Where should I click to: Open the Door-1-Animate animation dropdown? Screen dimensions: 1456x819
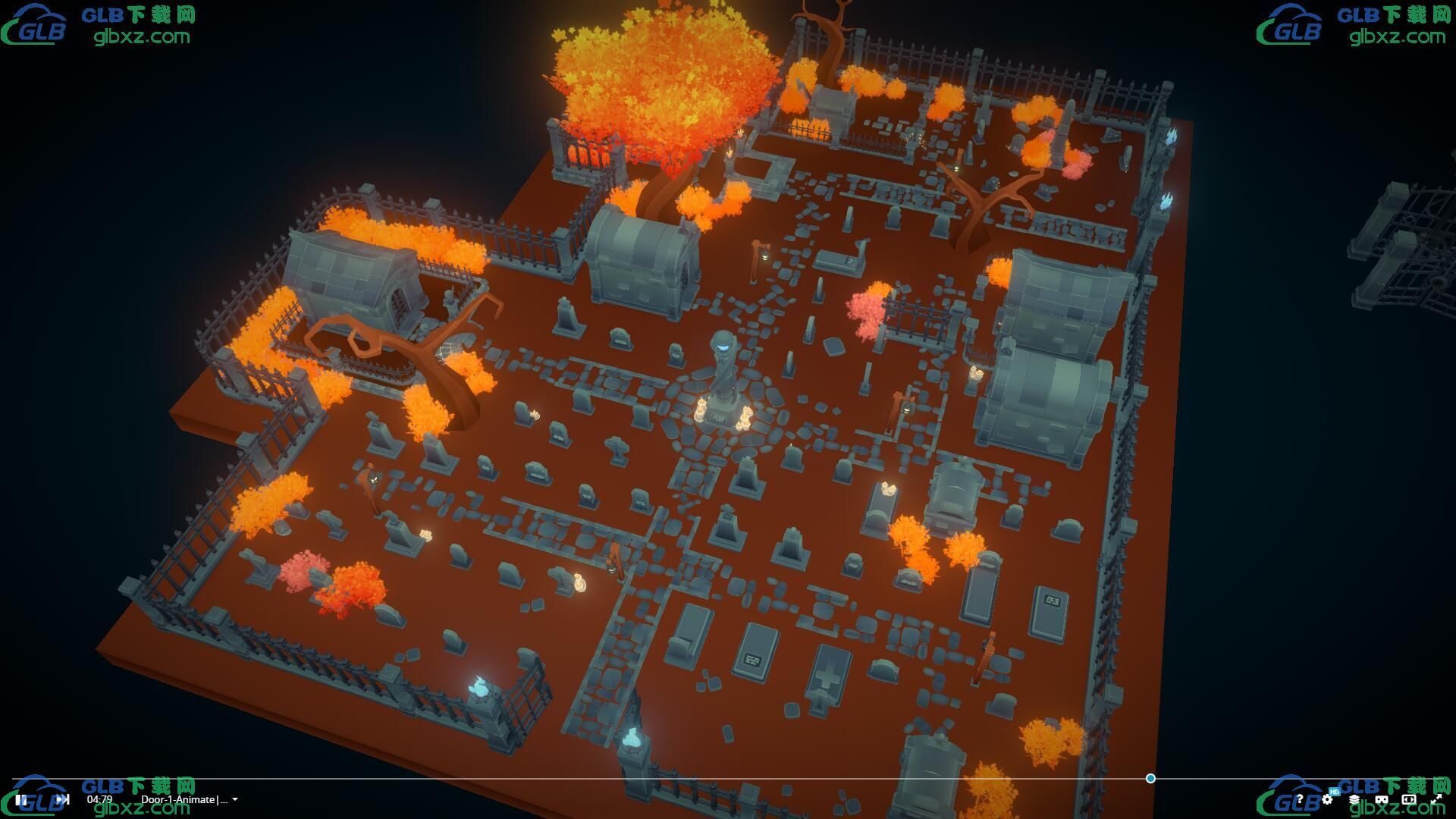pos(190,799)
